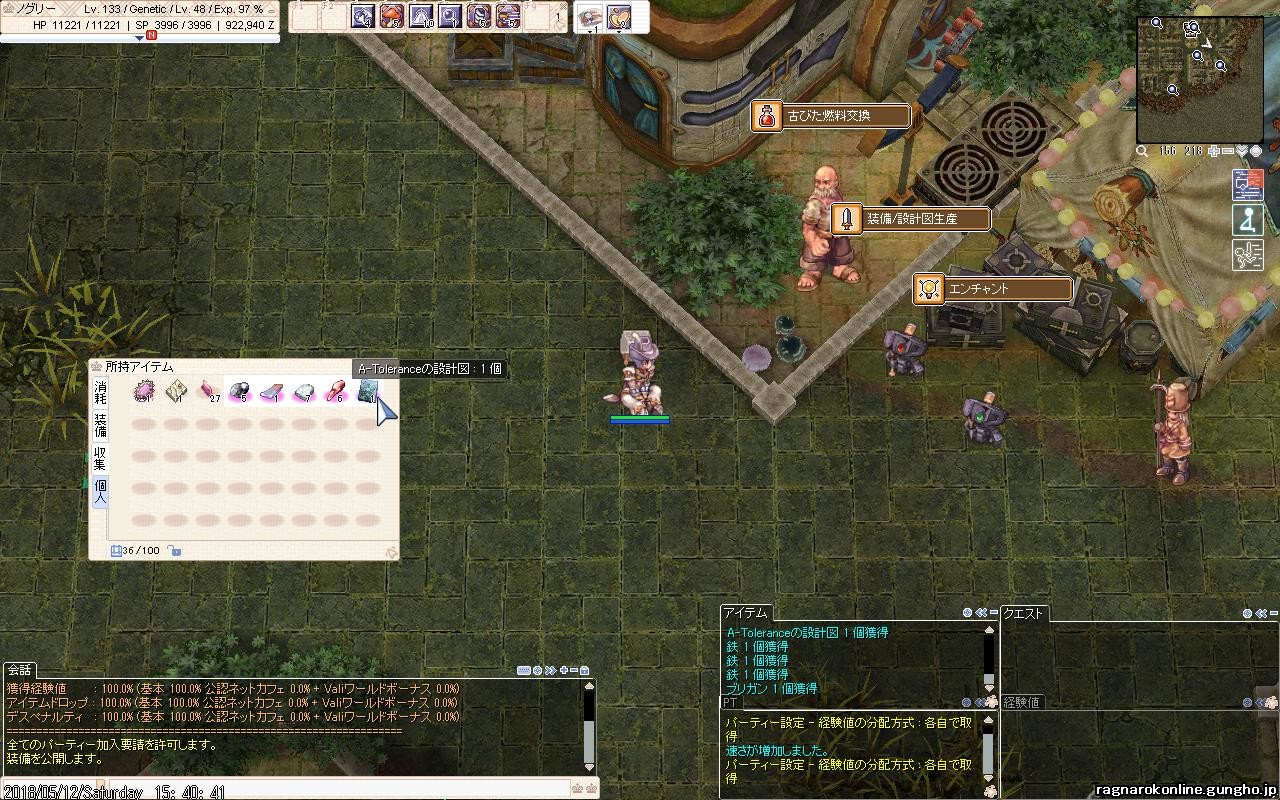This screenshot has height=800, width=1280.
Task: Toggle the sitting pose icon
Action: click(x=1247, y=220)
